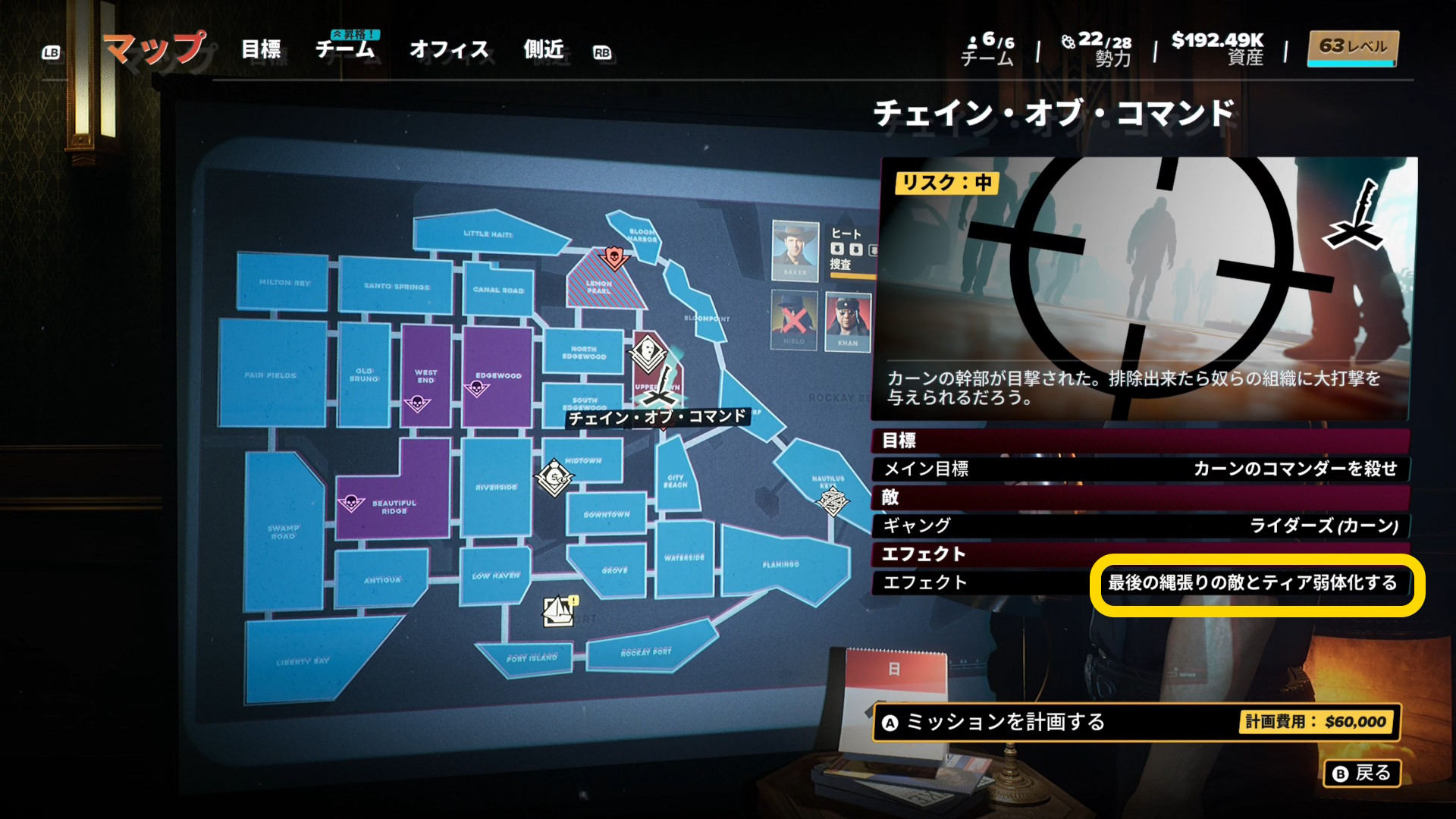Click the 戻る back button

coord(1362,773)
